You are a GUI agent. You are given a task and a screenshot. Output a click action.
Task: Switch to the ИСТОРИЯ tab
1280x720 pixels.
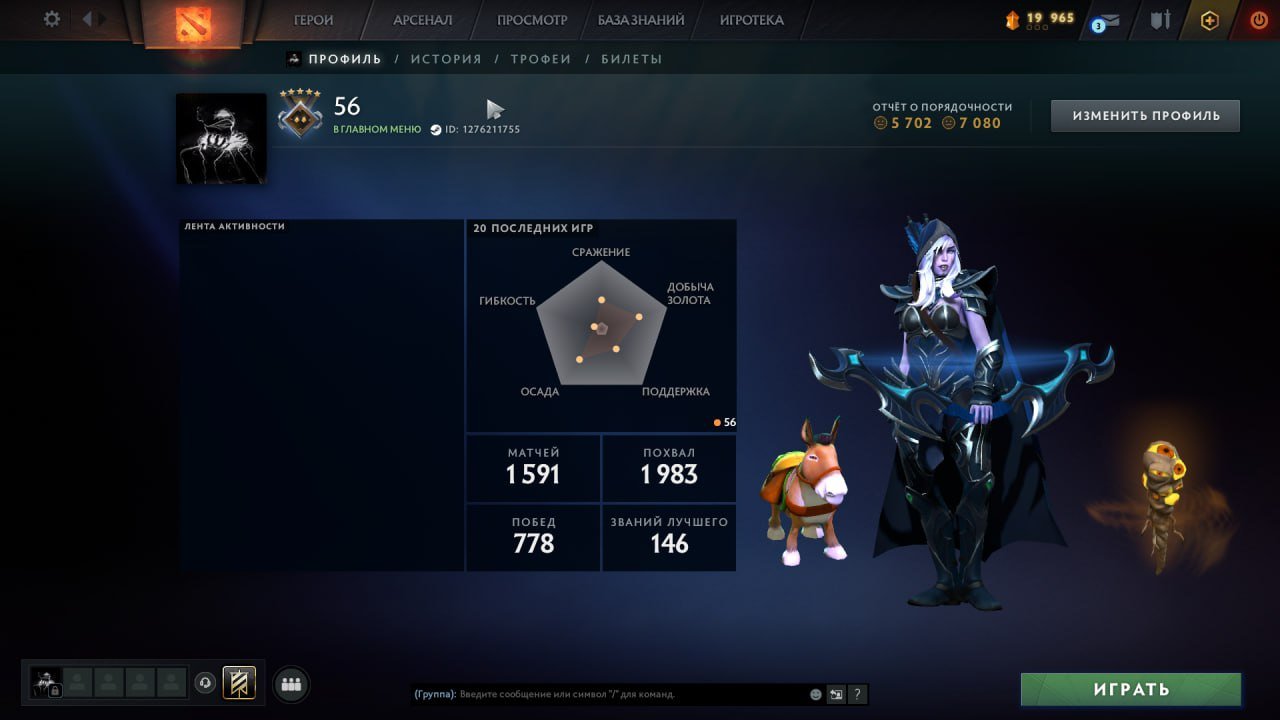click(x=446, y=58)
